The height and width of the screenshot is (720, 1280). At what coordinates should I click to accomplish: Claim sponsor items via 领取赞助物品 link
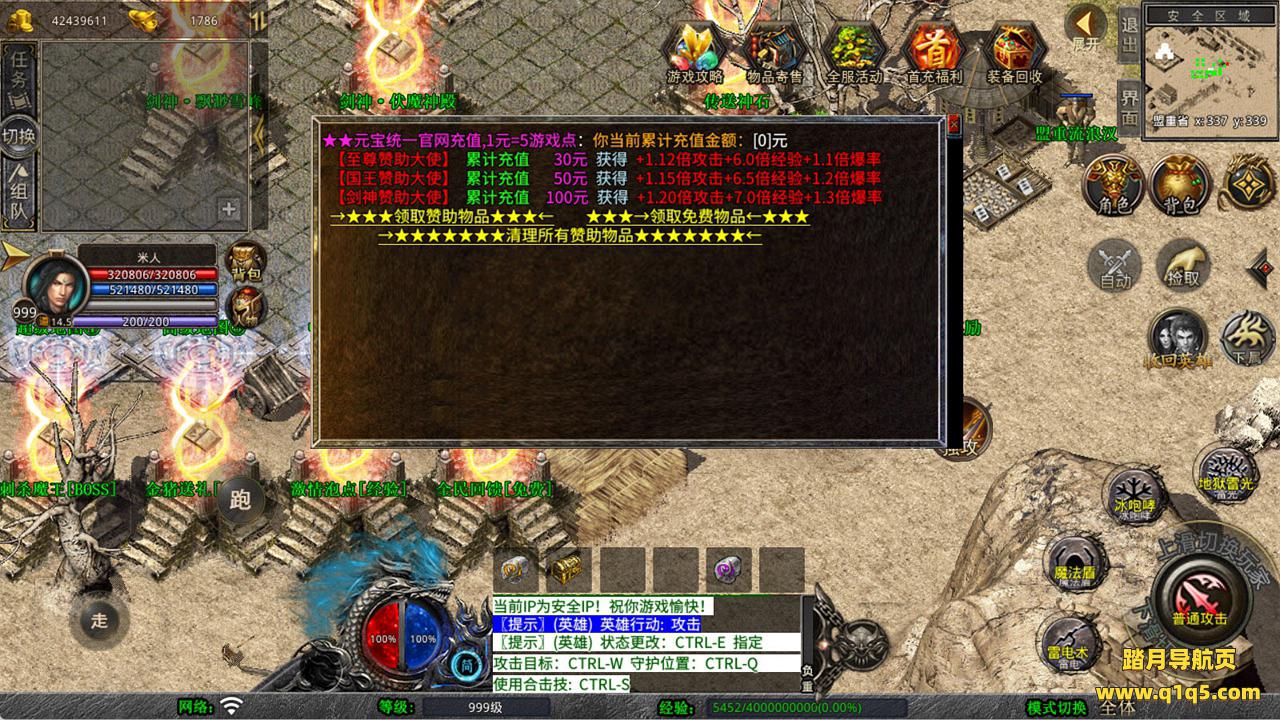[441, 217]
